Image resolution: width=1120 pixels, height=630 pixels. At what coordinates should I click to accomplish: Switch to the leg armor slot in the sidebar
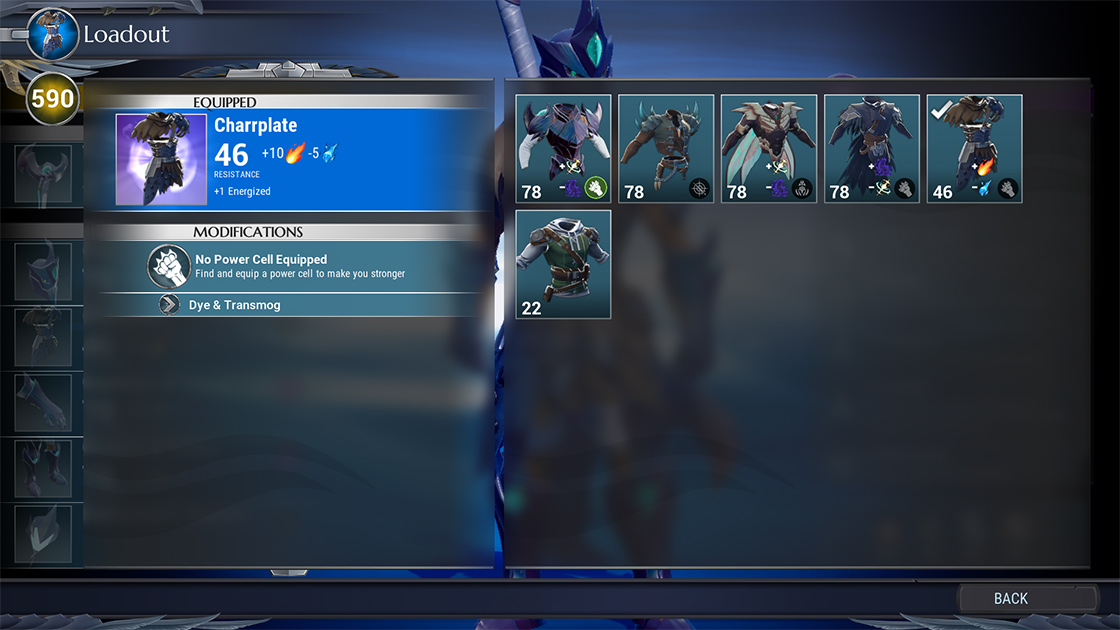[43, 469]
